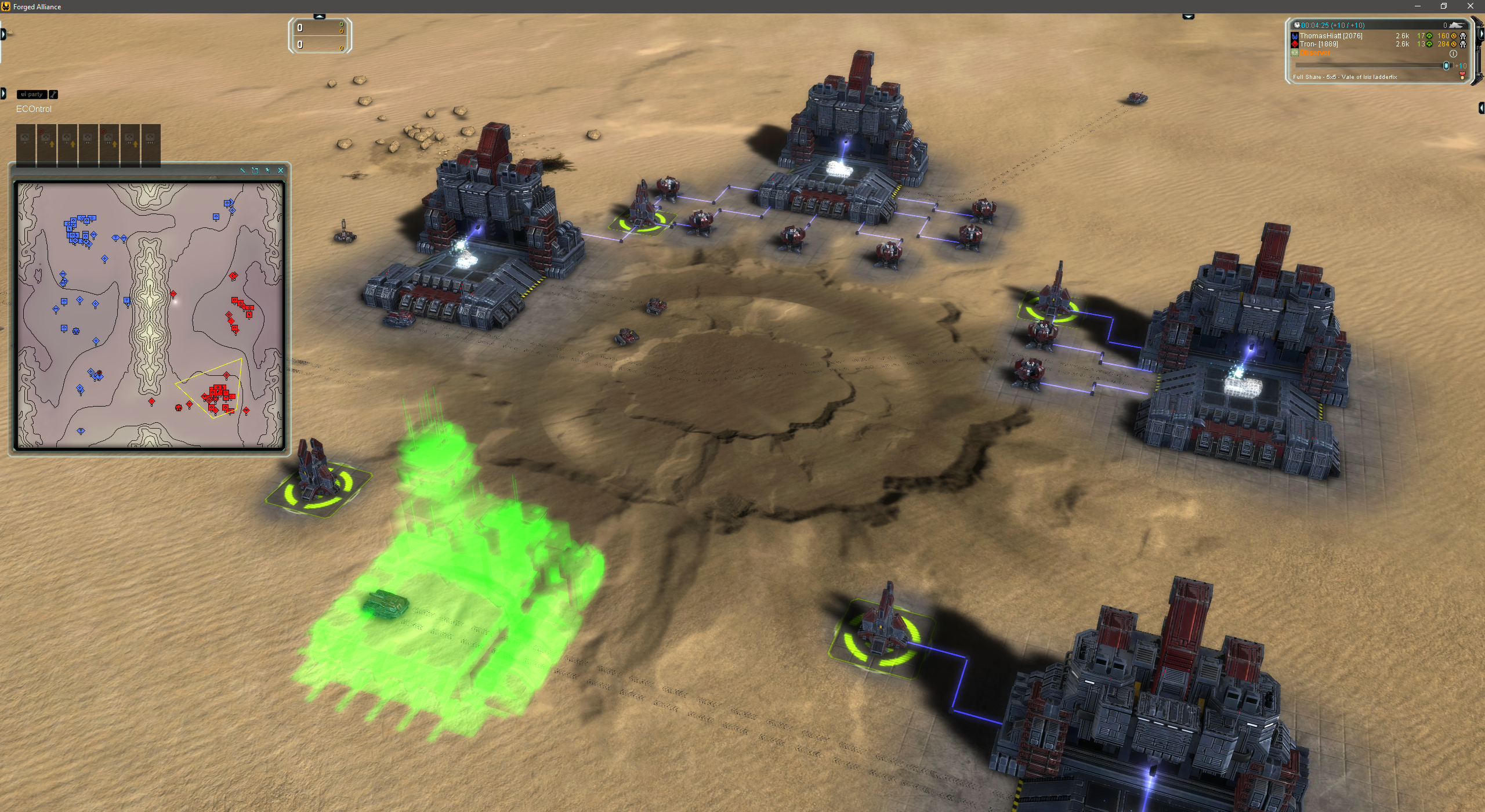Click the red medal icon in scoreboard

click(x=1462, y=77)
